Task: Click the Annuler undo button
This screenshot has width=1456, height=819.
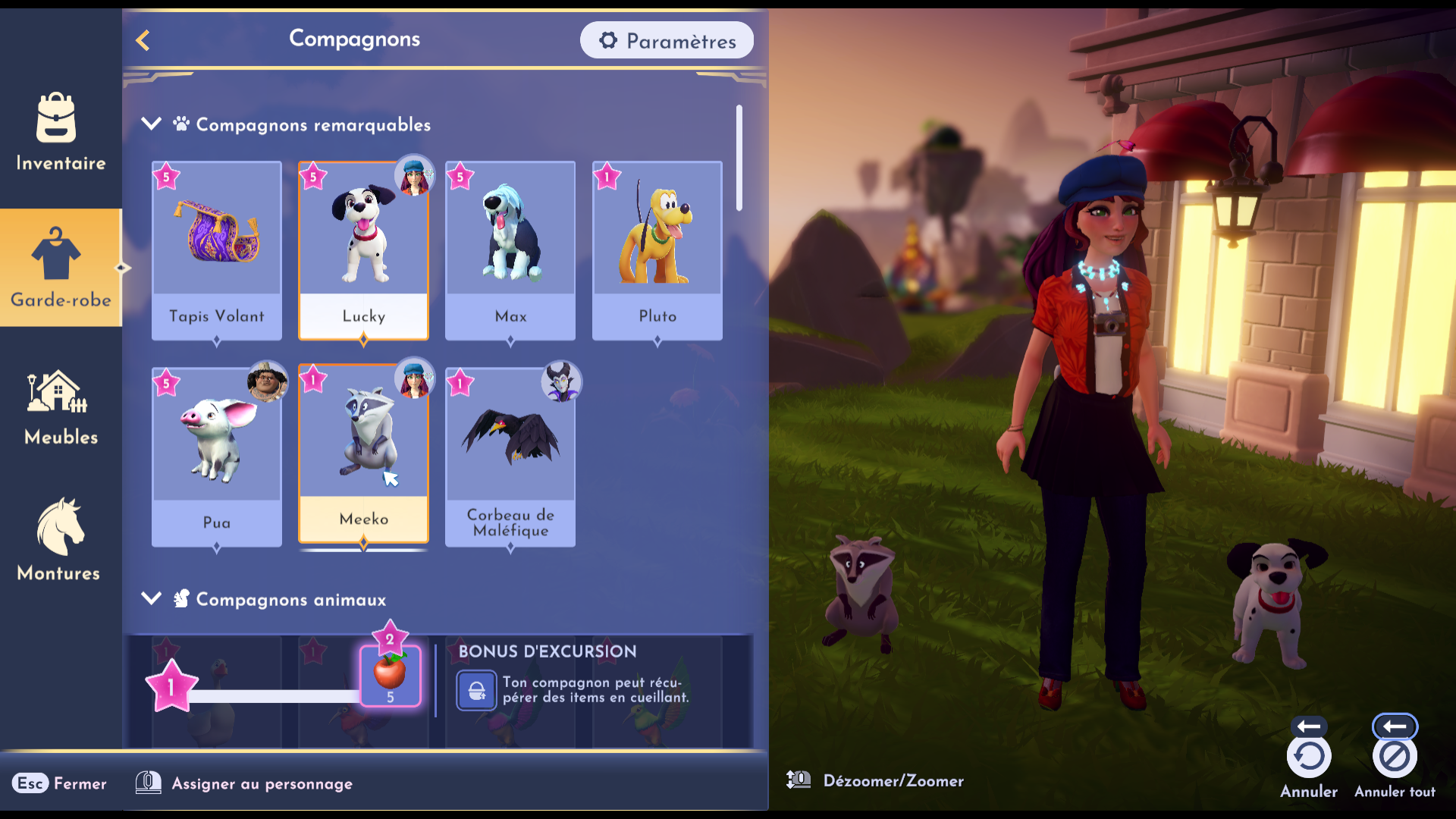Action: [1309, 757]
